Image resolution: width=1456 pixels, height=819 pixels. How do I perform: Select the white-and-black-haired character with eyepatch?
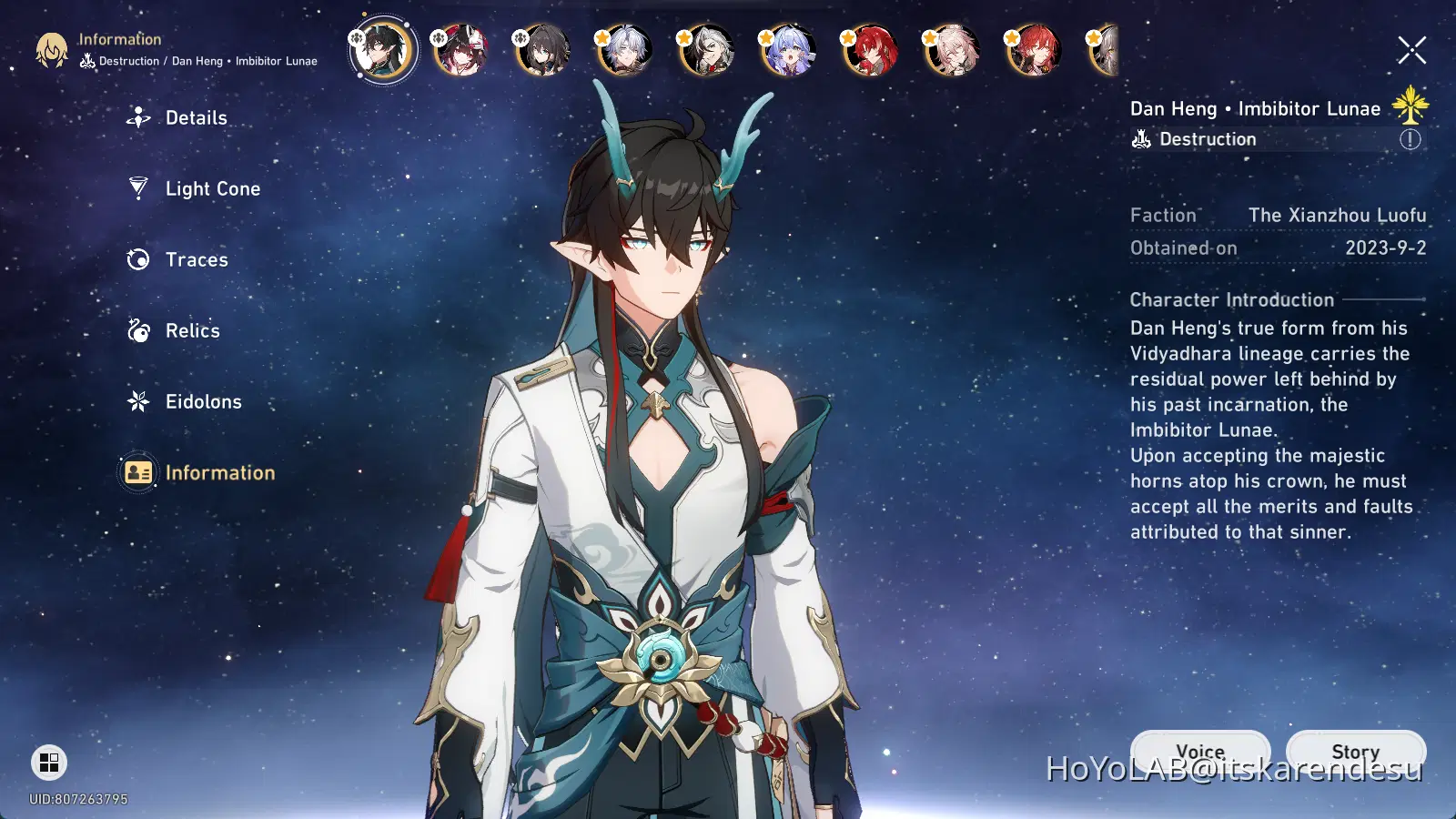706,50
